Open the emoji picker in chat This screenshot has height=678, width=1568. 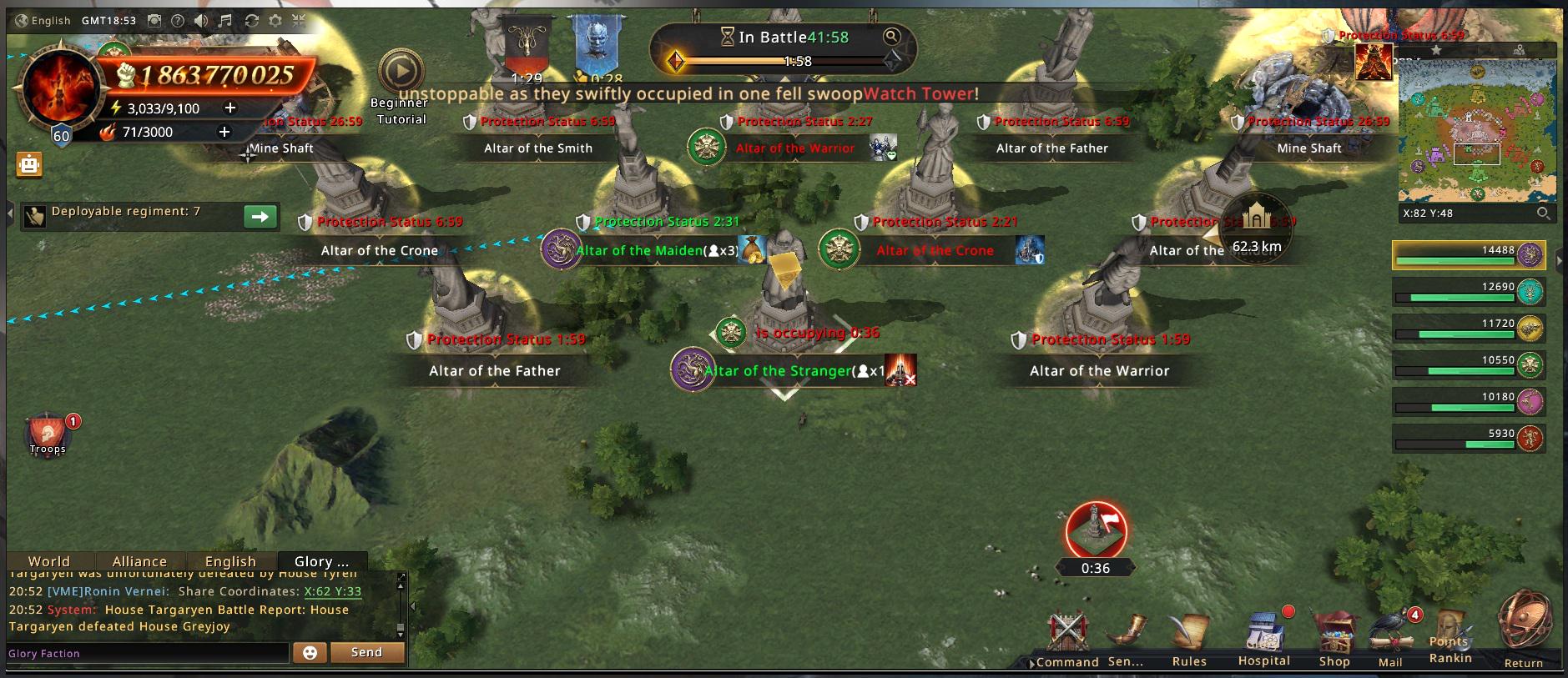(310, 652)
